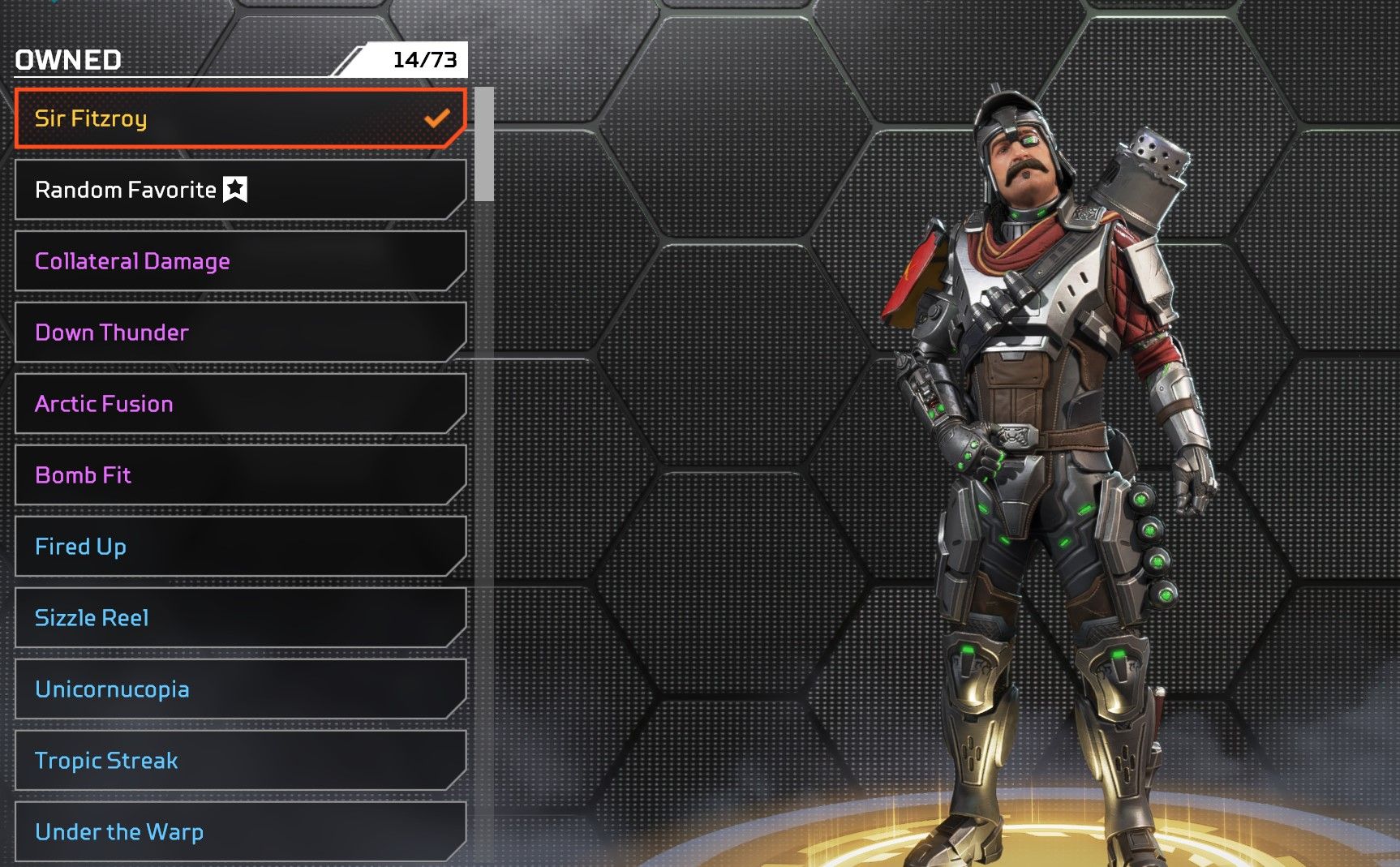
Task: Choose the Random Favorite option
Action: click(240, 190)
